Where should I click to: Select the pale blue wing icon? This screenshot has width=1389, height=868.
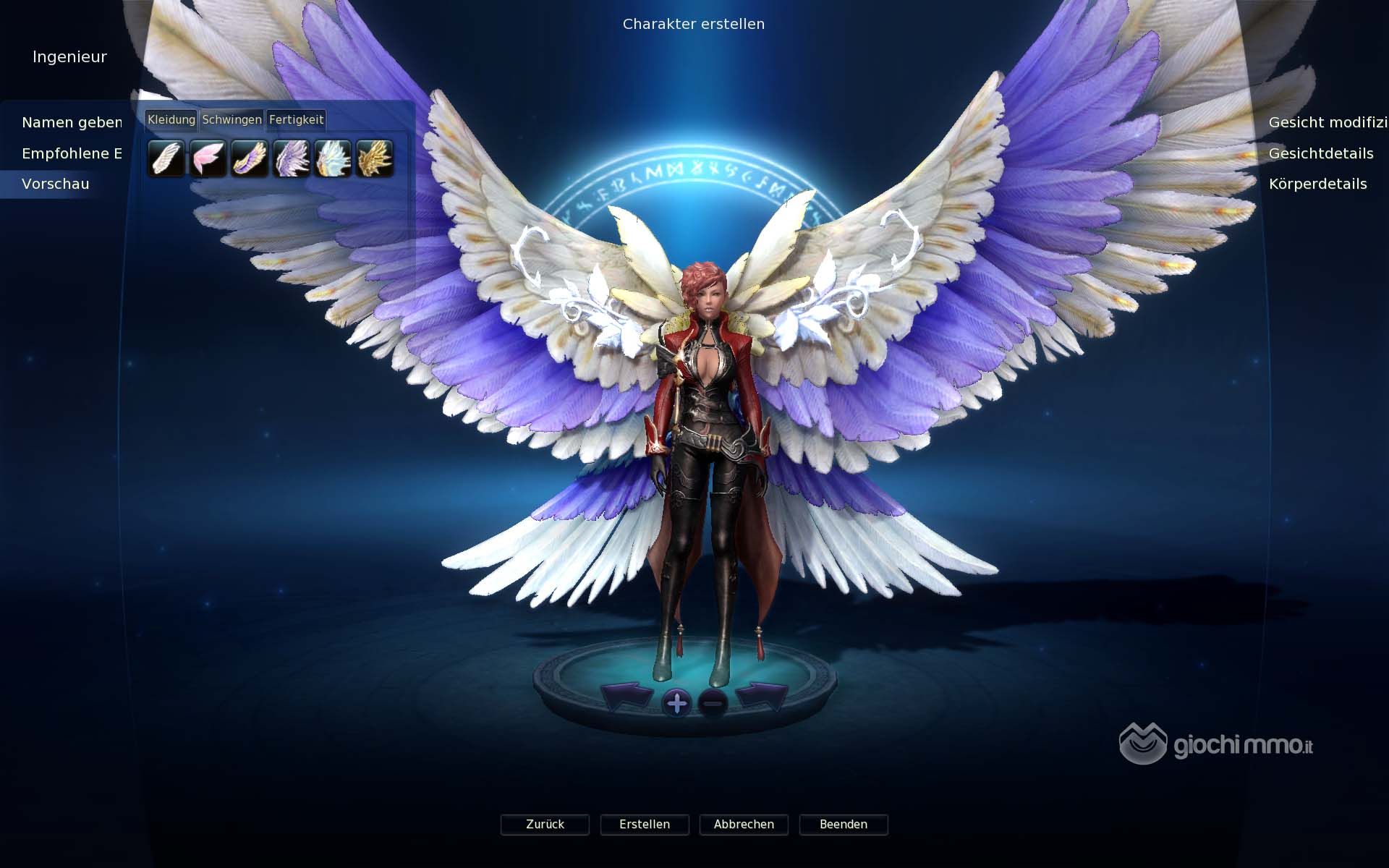(x=333, y=158)
